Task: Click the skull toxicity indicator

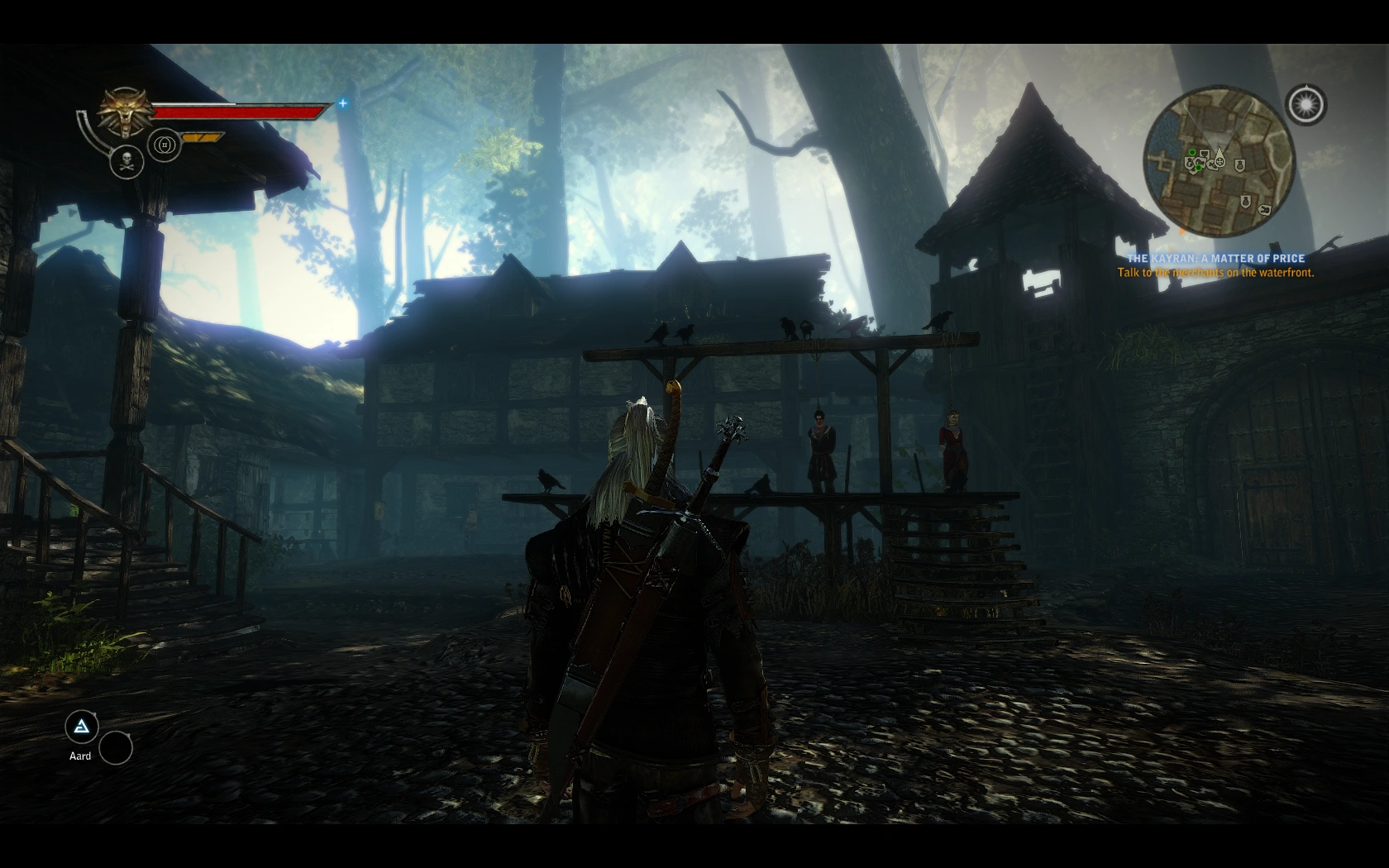Action: pos(126,161)
